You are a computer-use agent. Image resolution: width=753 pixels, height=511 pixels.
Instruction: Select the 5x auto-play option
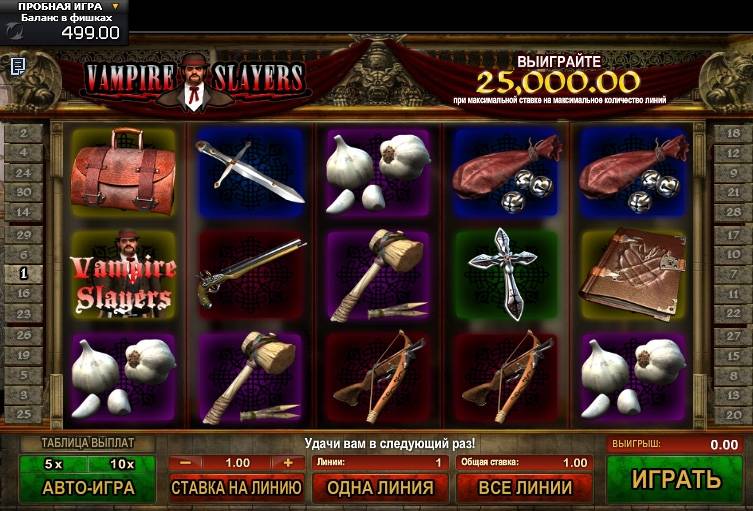tap(53, 464)
